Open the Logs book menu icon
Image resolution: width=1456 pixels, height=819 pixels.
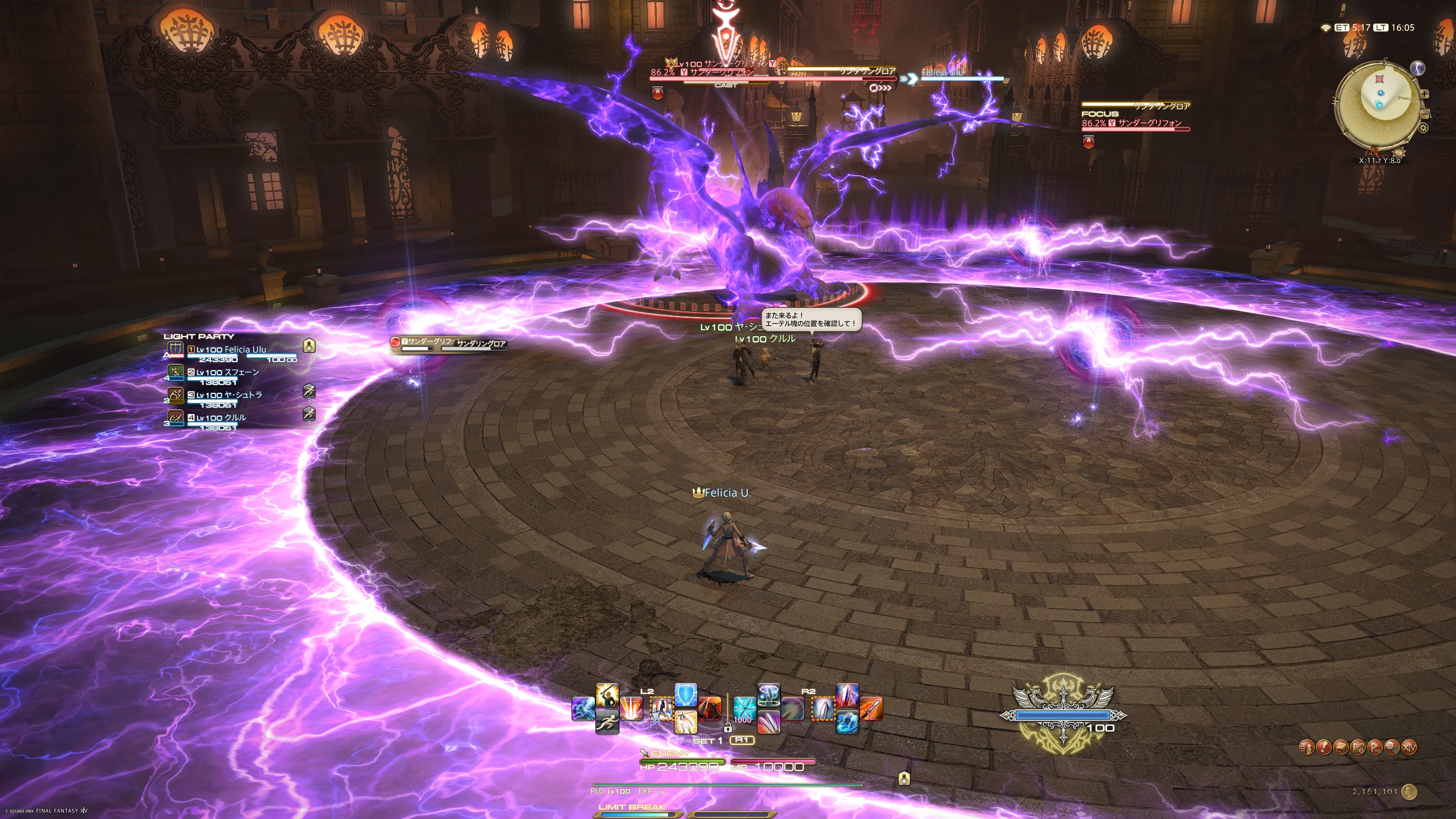pos(1341,747)
